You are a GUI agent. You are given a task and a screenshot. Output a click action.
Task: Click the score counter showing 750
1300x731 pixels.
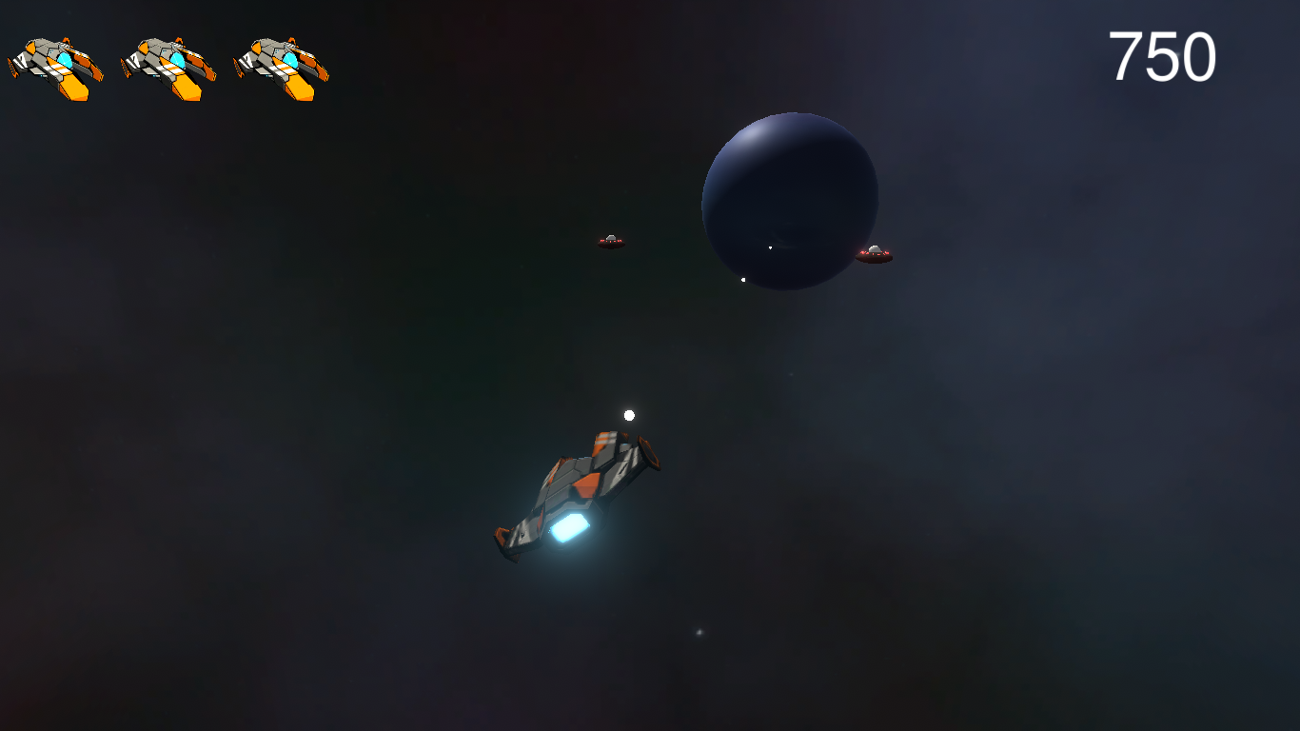click(1163, 57)
